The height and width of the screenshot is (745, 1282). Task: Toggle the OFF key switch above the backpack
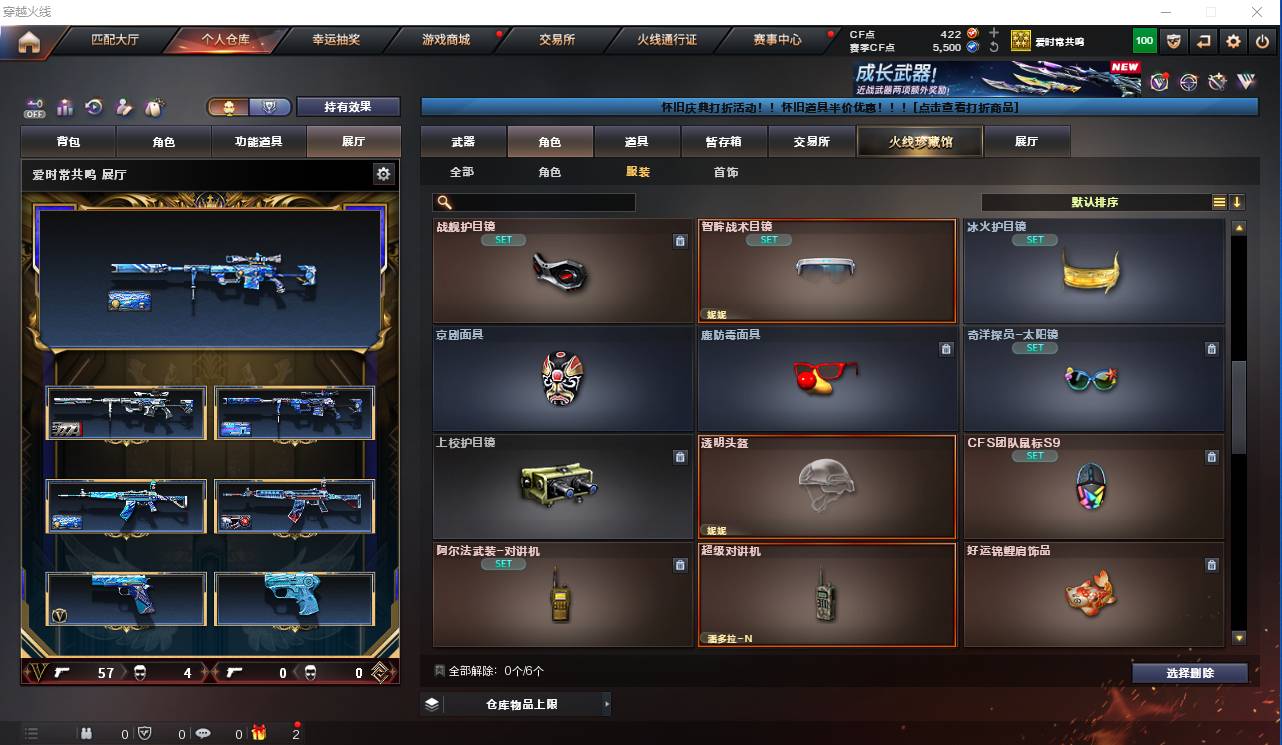pos(33,107)
